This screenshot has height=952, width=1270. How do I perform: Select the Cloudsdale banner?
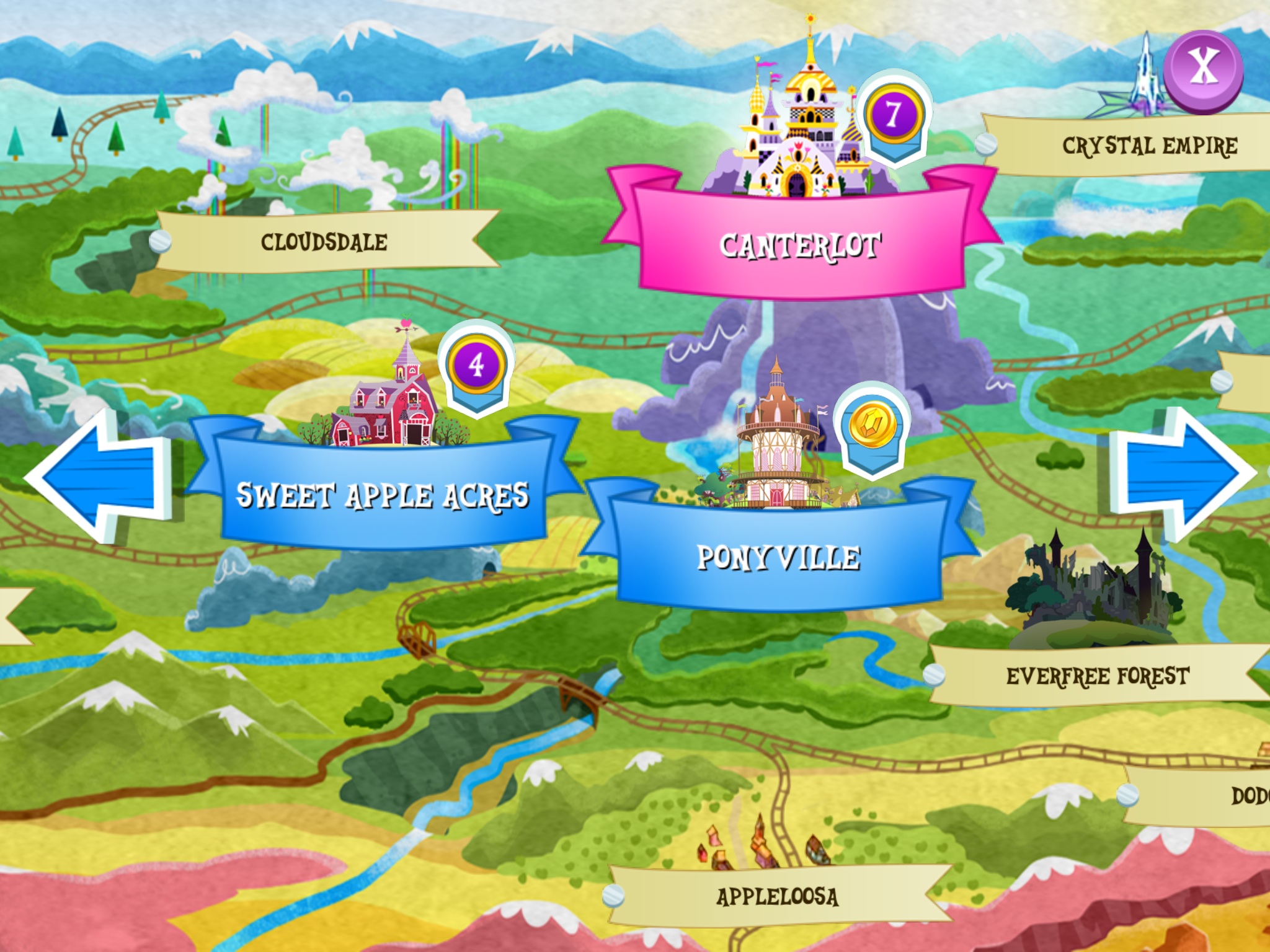[324, 242]
